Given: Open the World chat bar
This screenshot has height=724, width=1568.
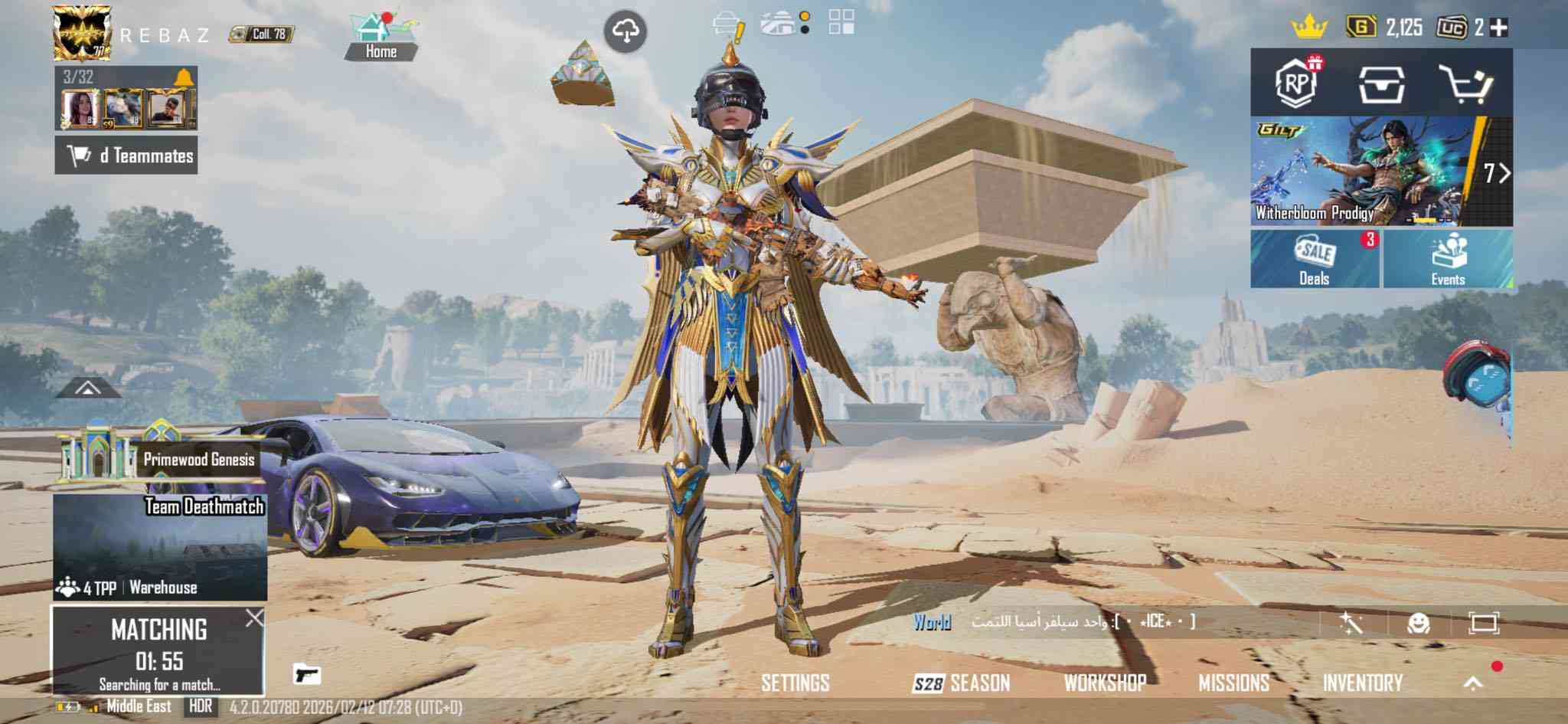Looking at the screenshot, I should tap(1072, 622).
